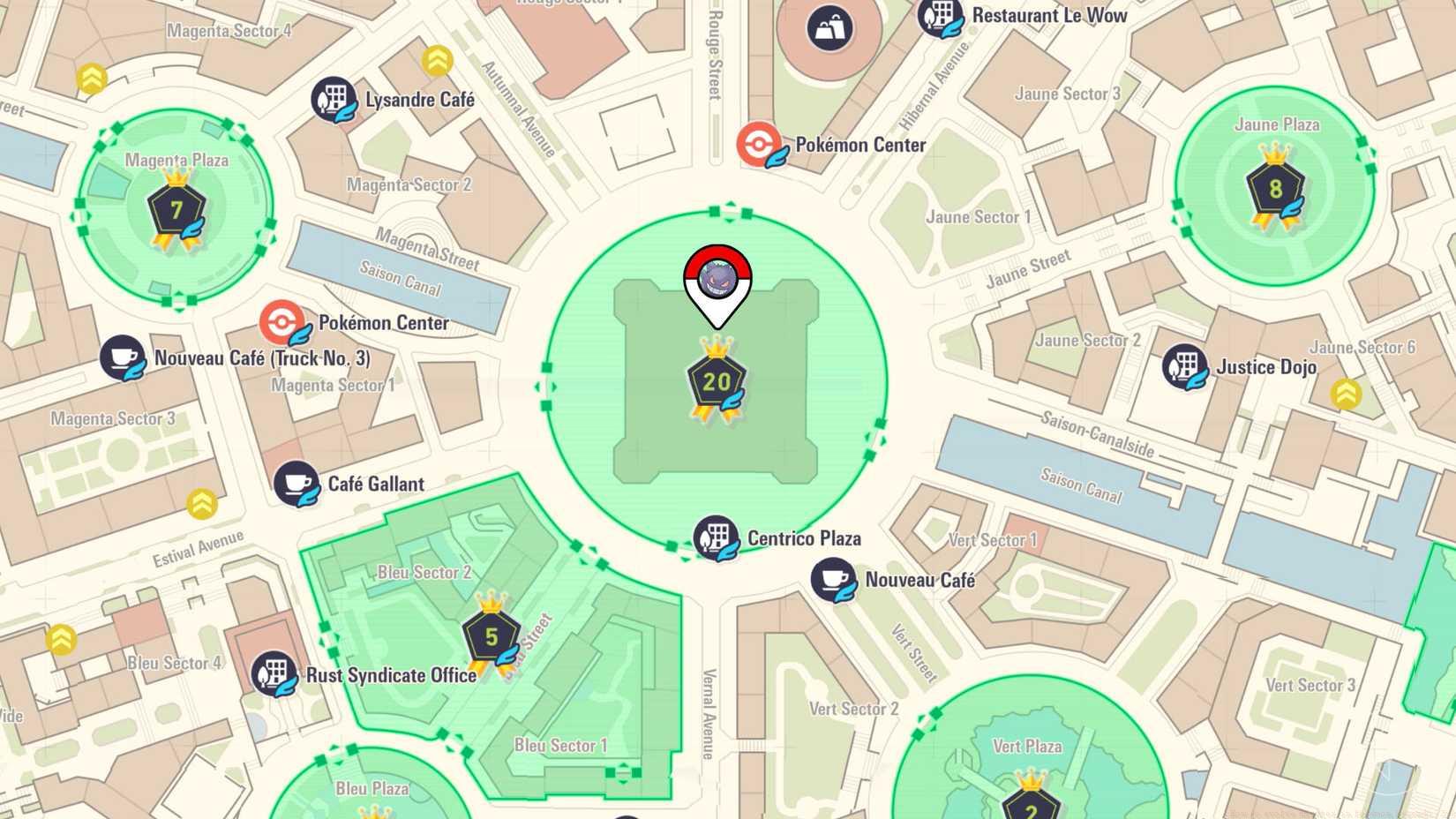The height and width of the screenshot is (819, 1456).
Task: Open the shopping bag store icon at top
Action: [828, 29]
